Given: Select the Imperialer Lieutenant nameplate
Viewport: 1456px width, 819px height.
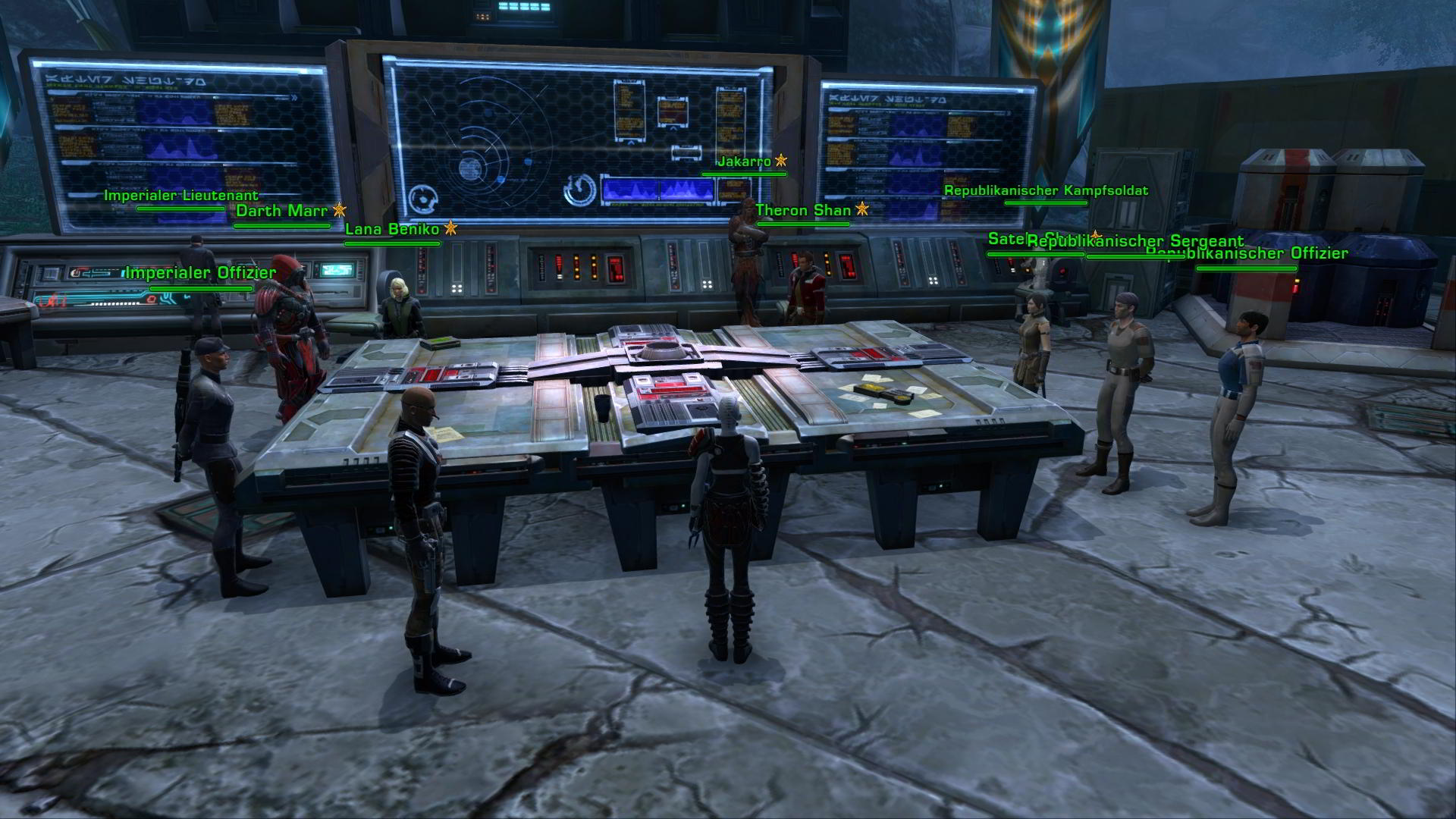Looking at the screenshot, I should tap(173, 194).
